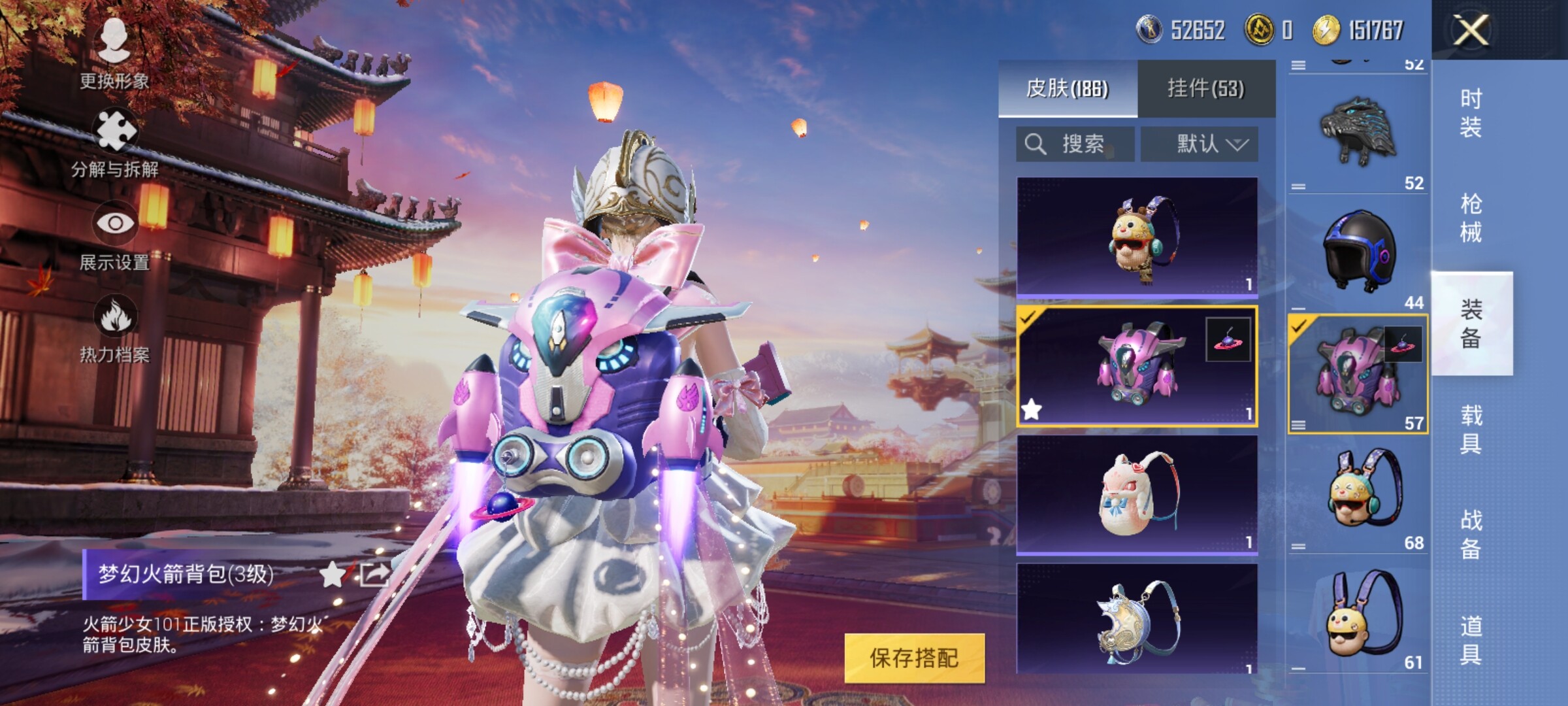Select the white rabbit backpack skin
The height and width of the screenshot is (706, 1568).
pos(1137,494)
